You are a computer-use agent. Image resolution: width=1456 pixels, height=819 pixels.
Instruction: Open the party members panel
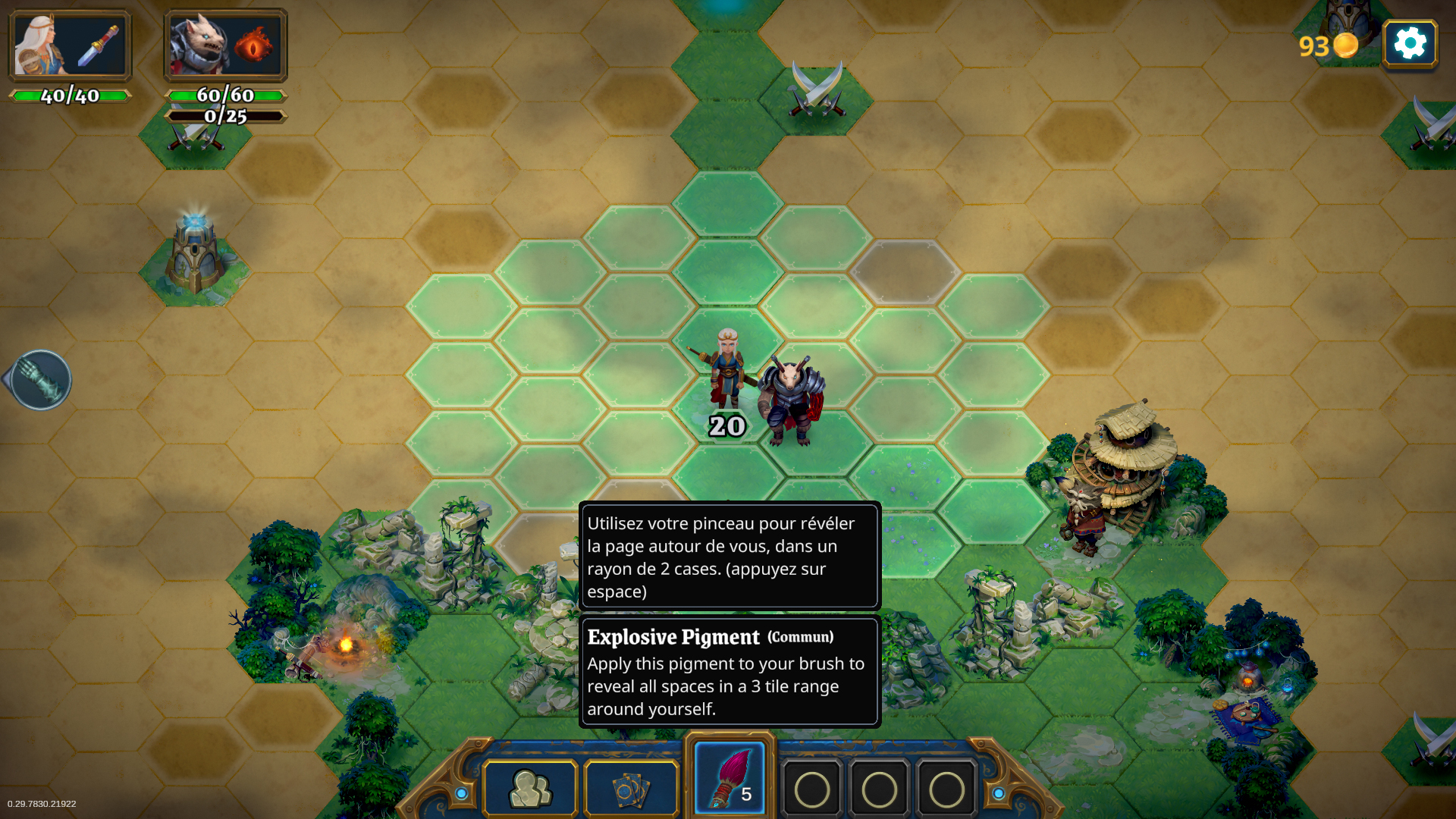pyautogui.click(x=530, y=789)
